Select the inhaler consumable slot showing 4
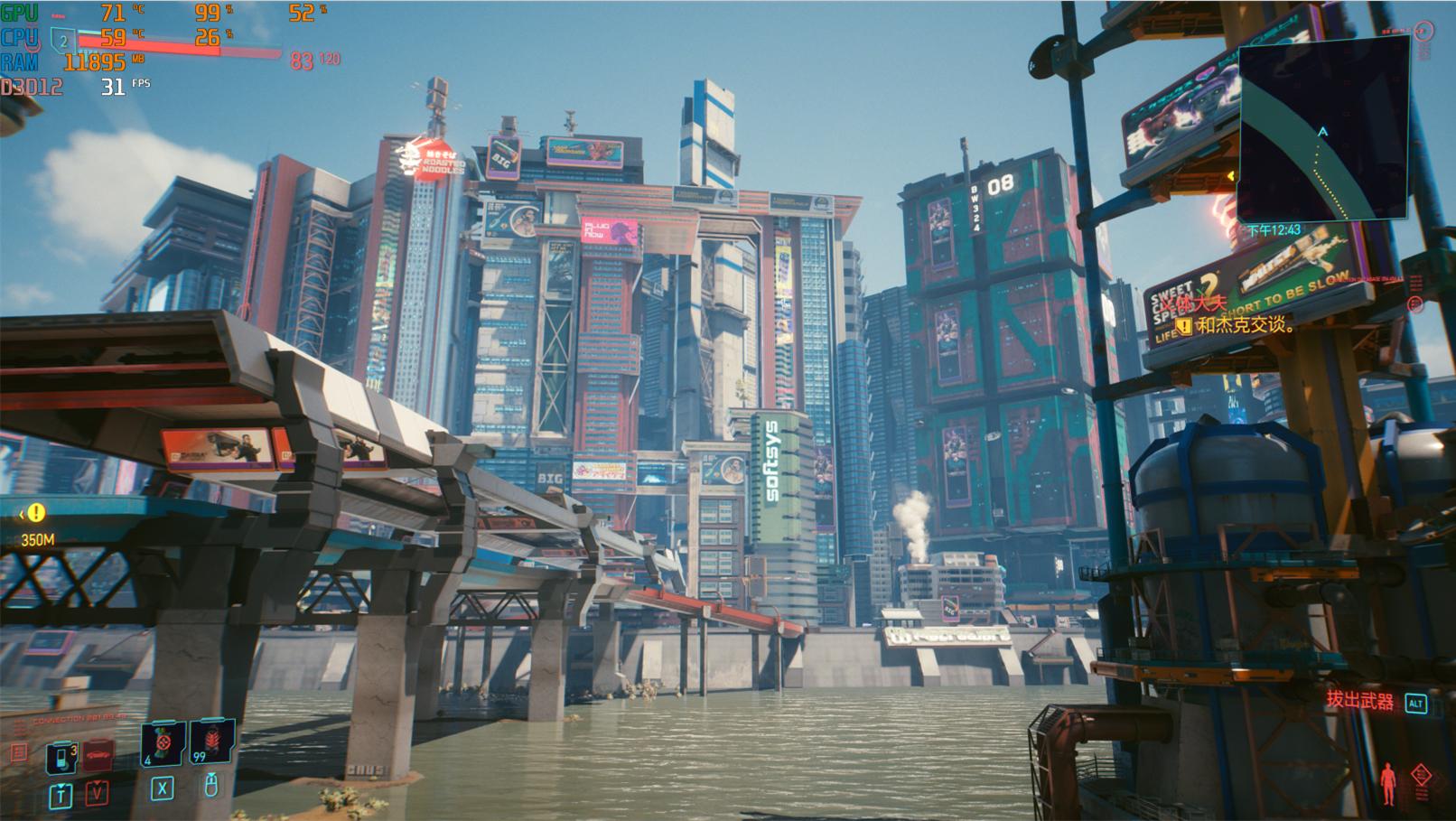Viewport: 1456px width, 821px height. [x=163, y=743]
